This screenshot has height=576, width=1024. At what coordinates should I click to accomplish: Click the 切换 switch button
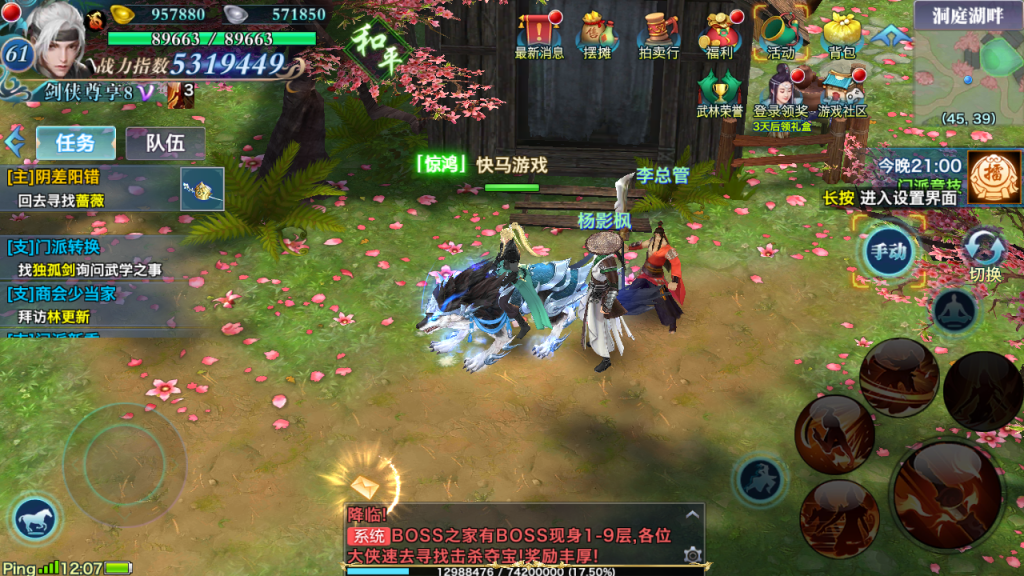tap(984, 253)
